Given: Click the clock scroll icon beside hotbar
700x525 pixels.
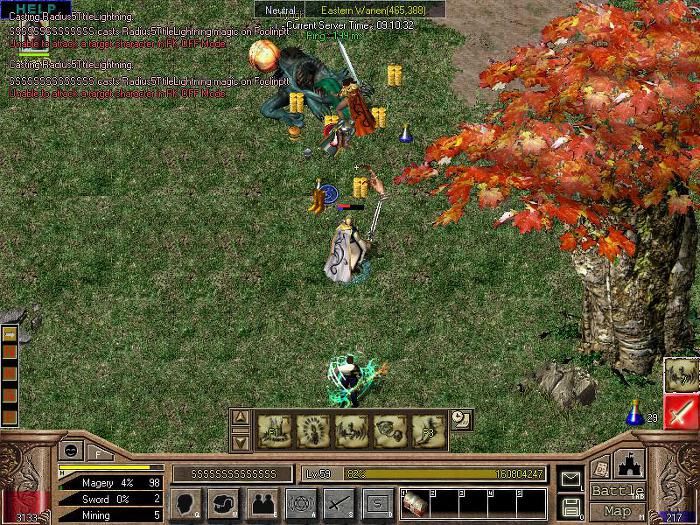Looking at the screenshot, I should click(460, 420).
